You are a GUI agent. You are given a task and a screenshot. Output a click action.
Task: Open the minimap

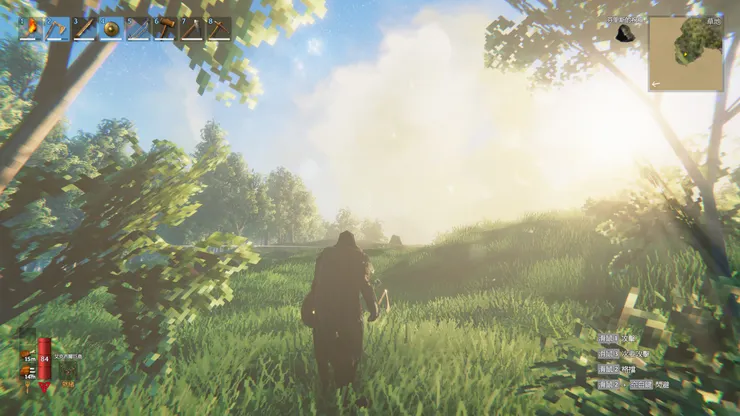(x=685, y=53)
